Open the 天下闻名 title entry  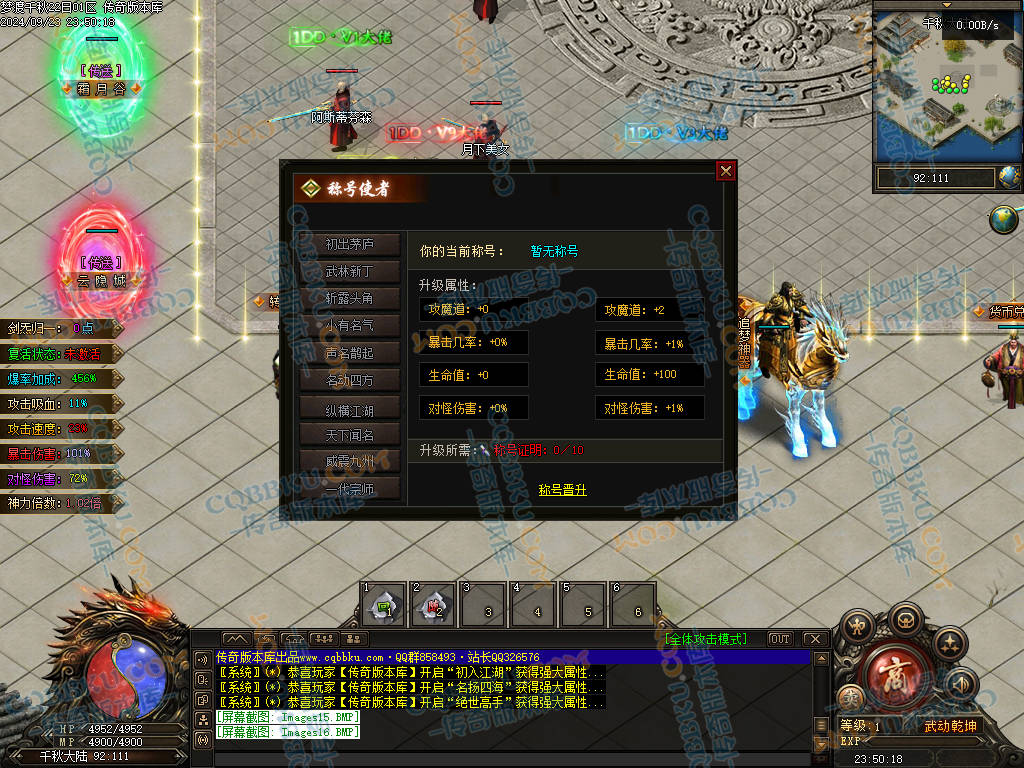point(349,435)
